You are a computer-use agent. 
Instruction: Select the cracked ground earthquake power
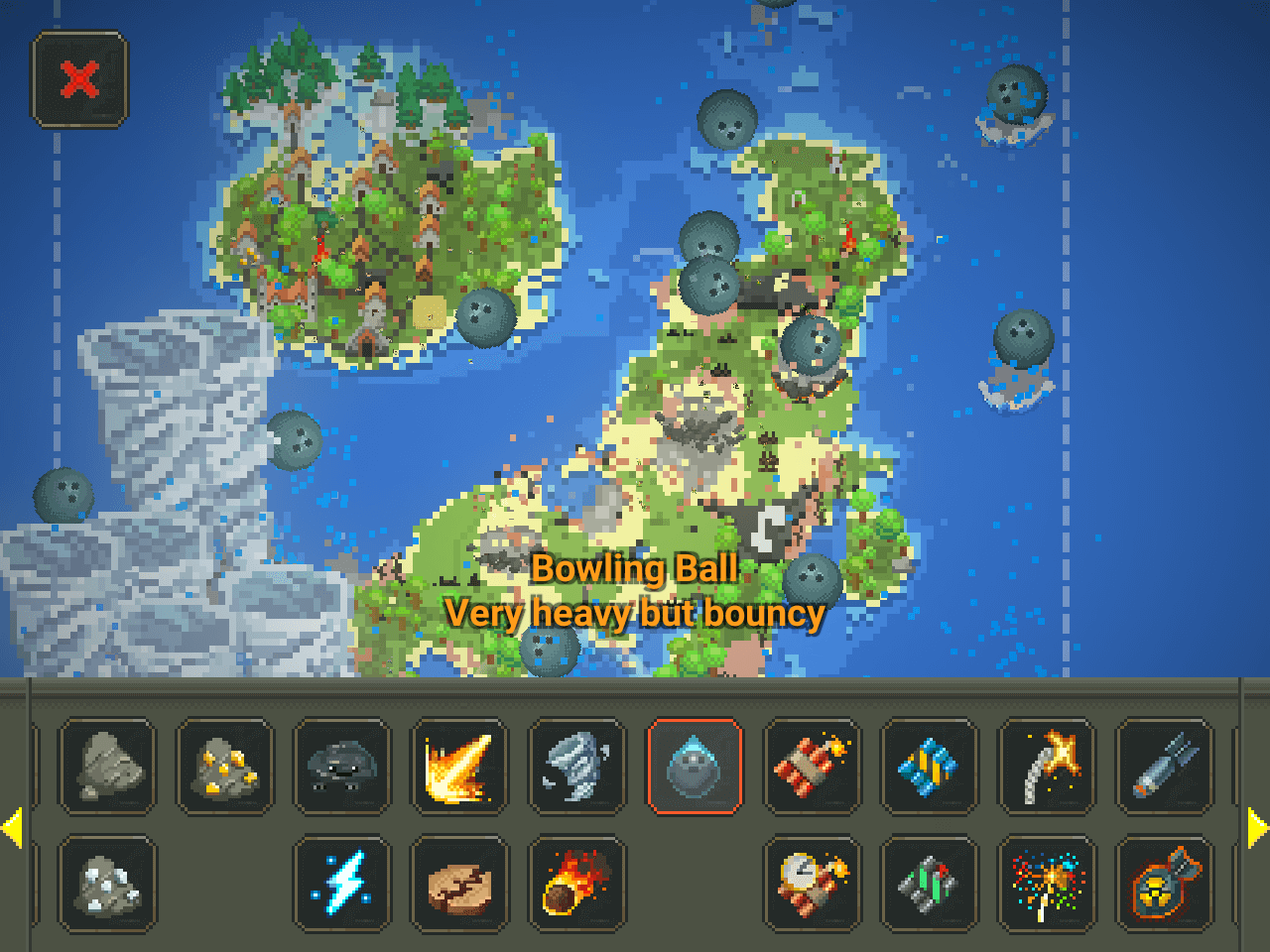[x=459, y=884]
